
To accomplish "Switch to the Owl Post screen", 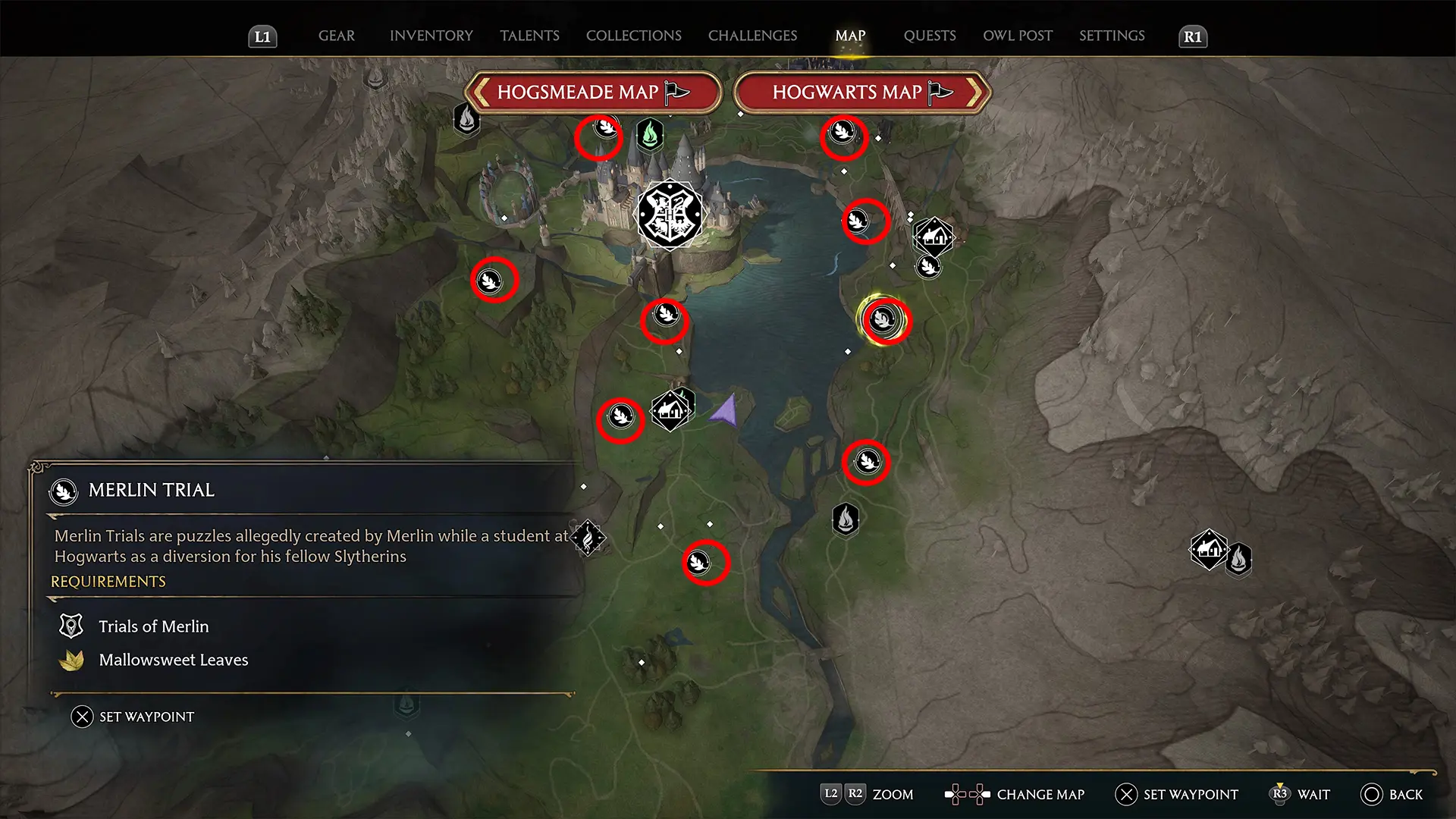I will pos(1017,36).
